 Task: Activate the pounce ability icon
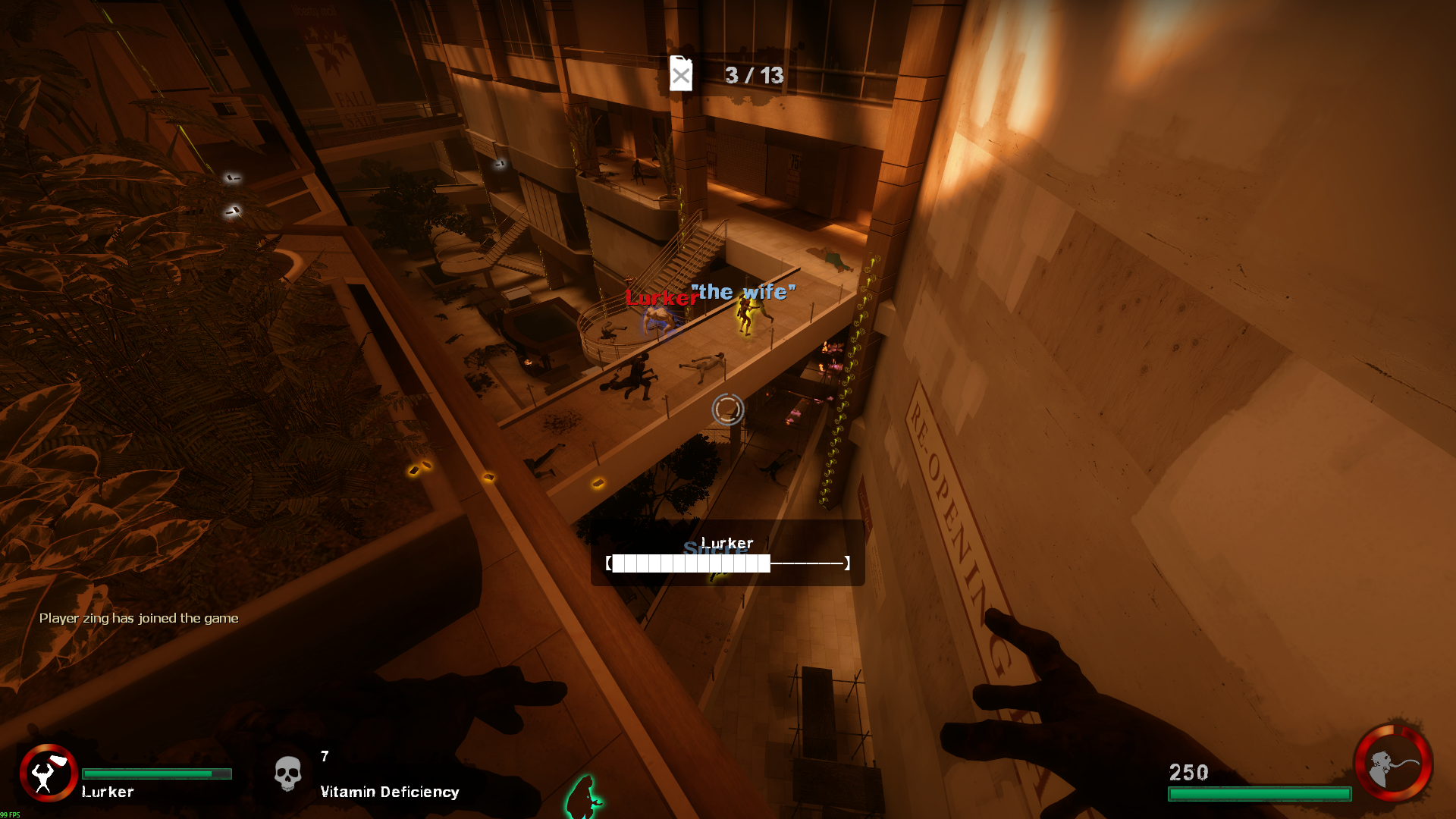[1393, 764]
